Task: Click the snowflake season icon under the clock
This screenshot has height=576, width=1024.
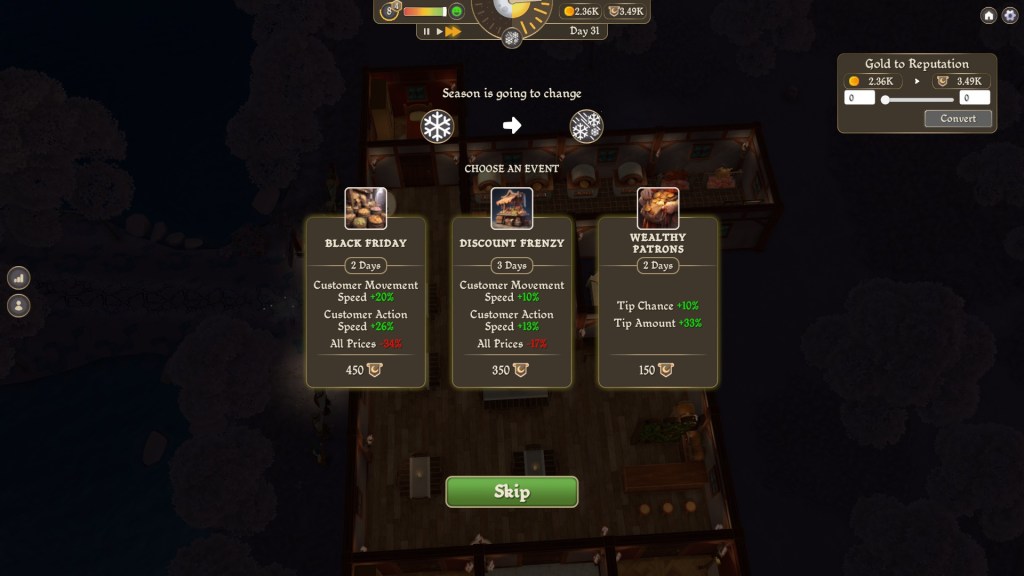Action: [511, 38]
